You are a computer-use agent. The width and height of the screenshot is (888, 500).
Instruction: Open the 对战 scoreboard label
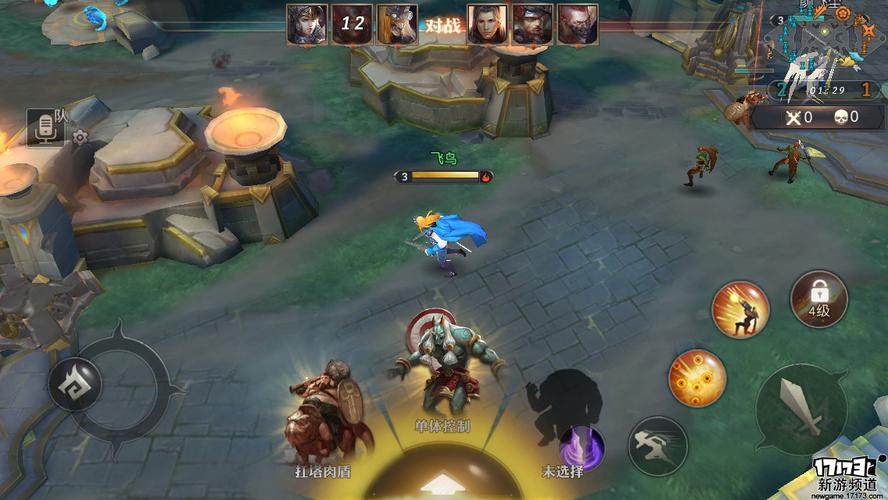pyautogui.click(x=442, y=25)
